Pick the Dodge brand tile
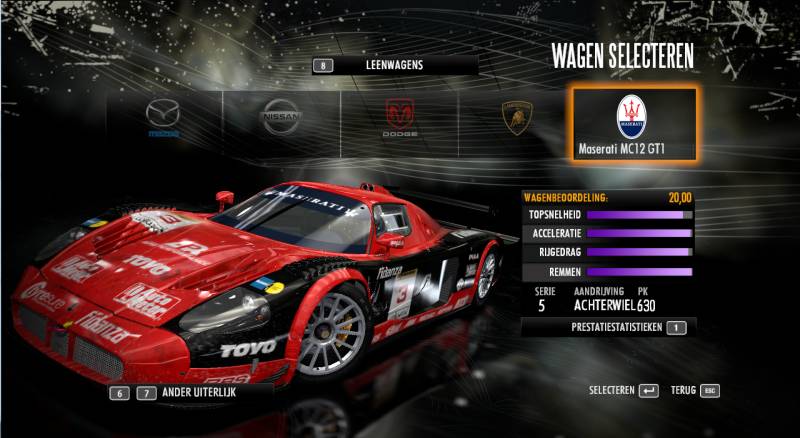Screen dimensions: 800x438 pos(400,118)
